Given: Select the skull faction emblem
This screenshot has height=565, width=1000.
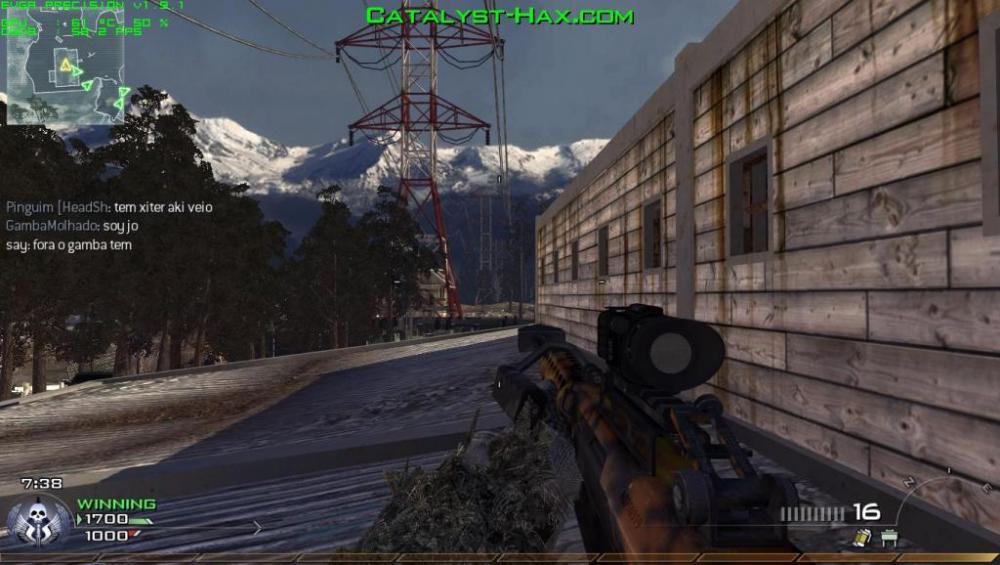Looking at the screenshot, I should (40, 520).
